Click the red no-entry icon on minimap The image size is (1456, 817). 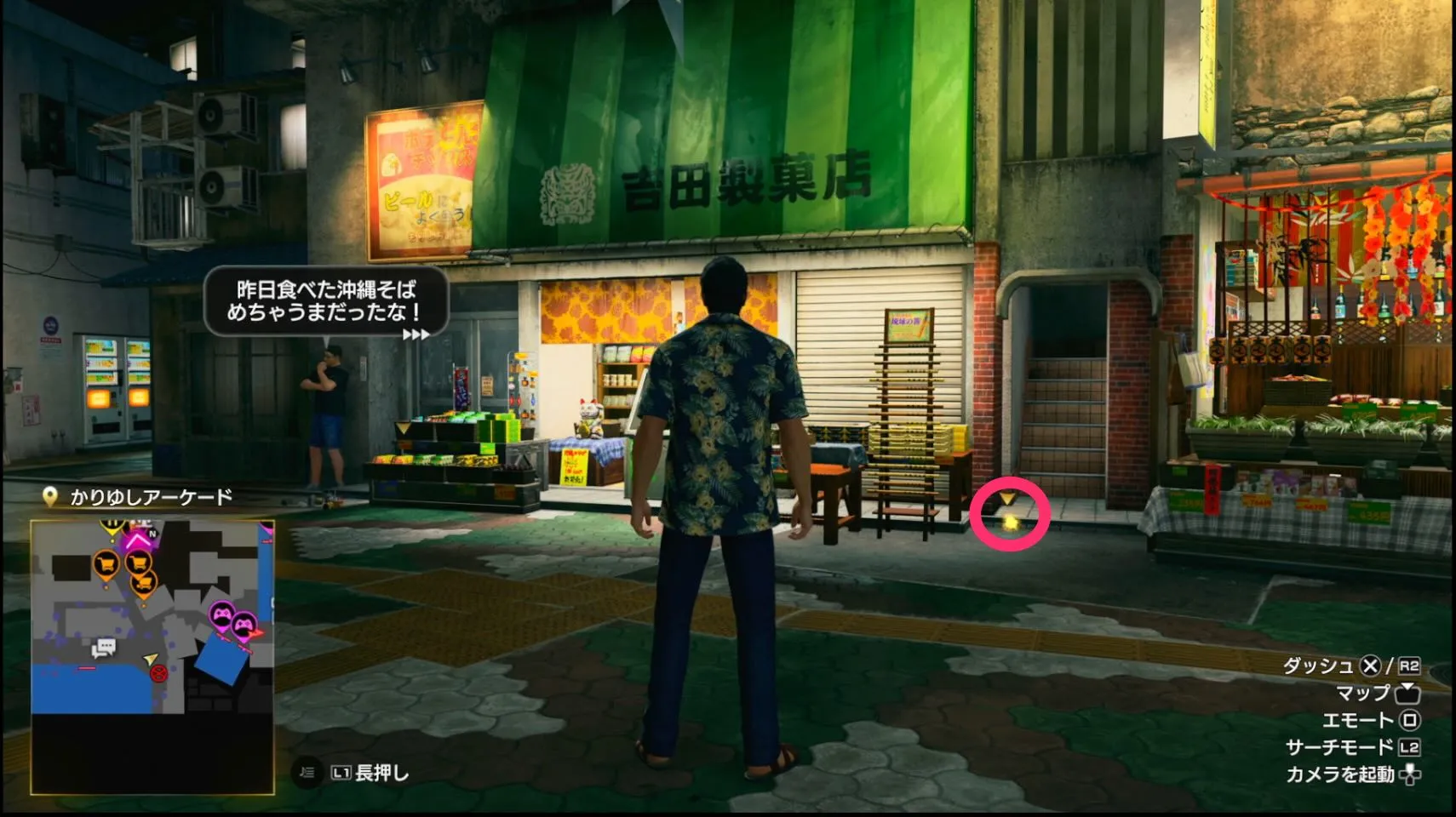[x=158, y=674]
